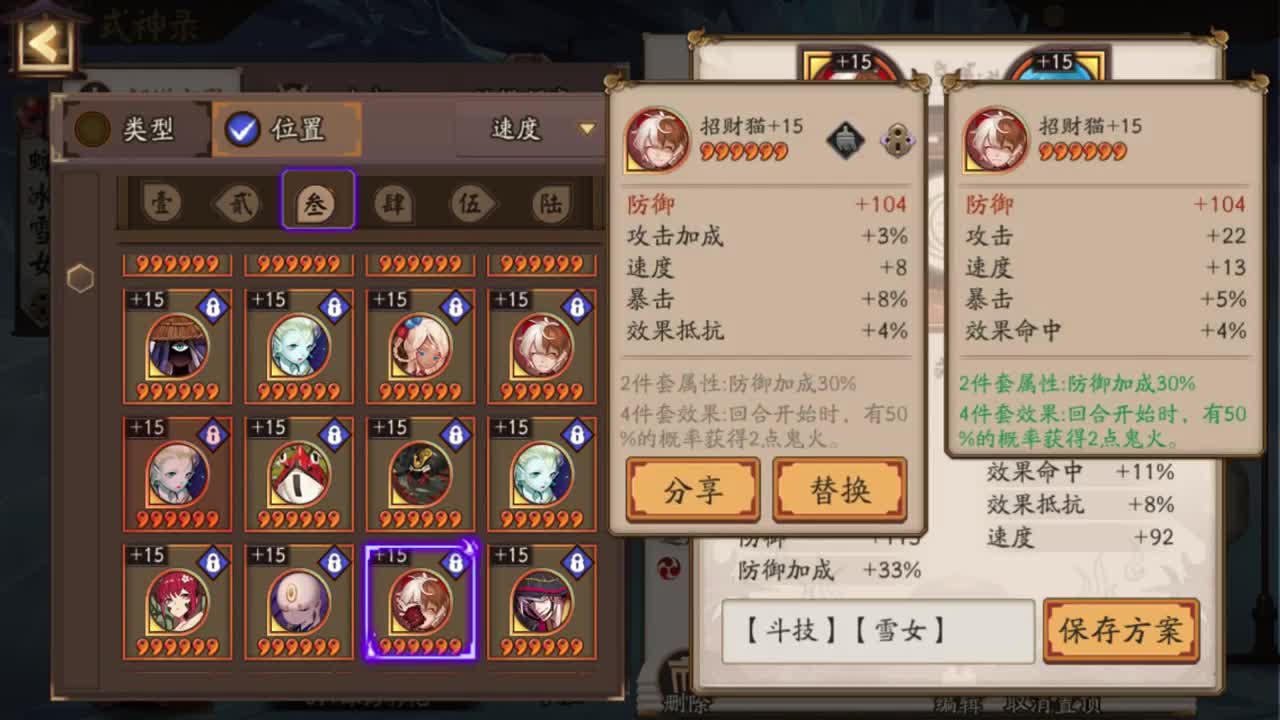Screen dimensions: 1280x720
Task: Click the 保存方案 save button
Action: [1120, 632]
